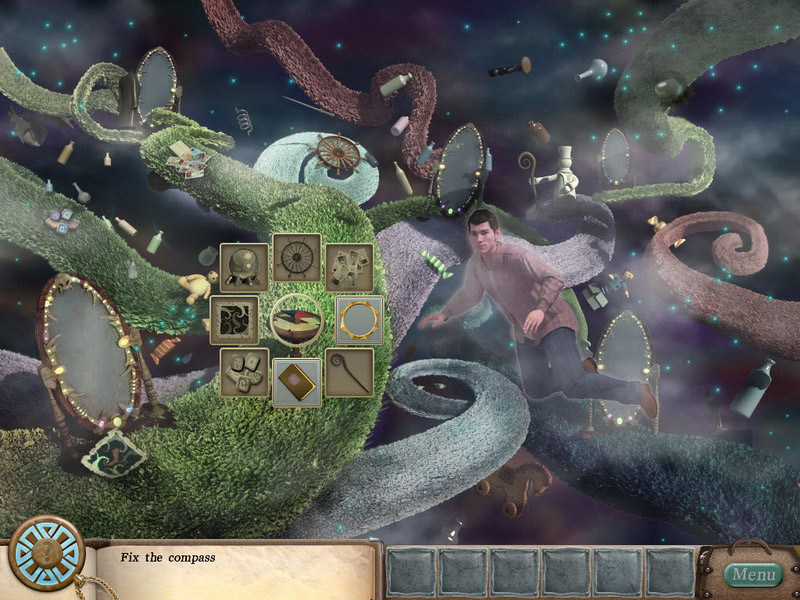Image resolution: width=800 pixels, height=600 pixels.
Task: Select the curled staff item slot
Action: 349,372
